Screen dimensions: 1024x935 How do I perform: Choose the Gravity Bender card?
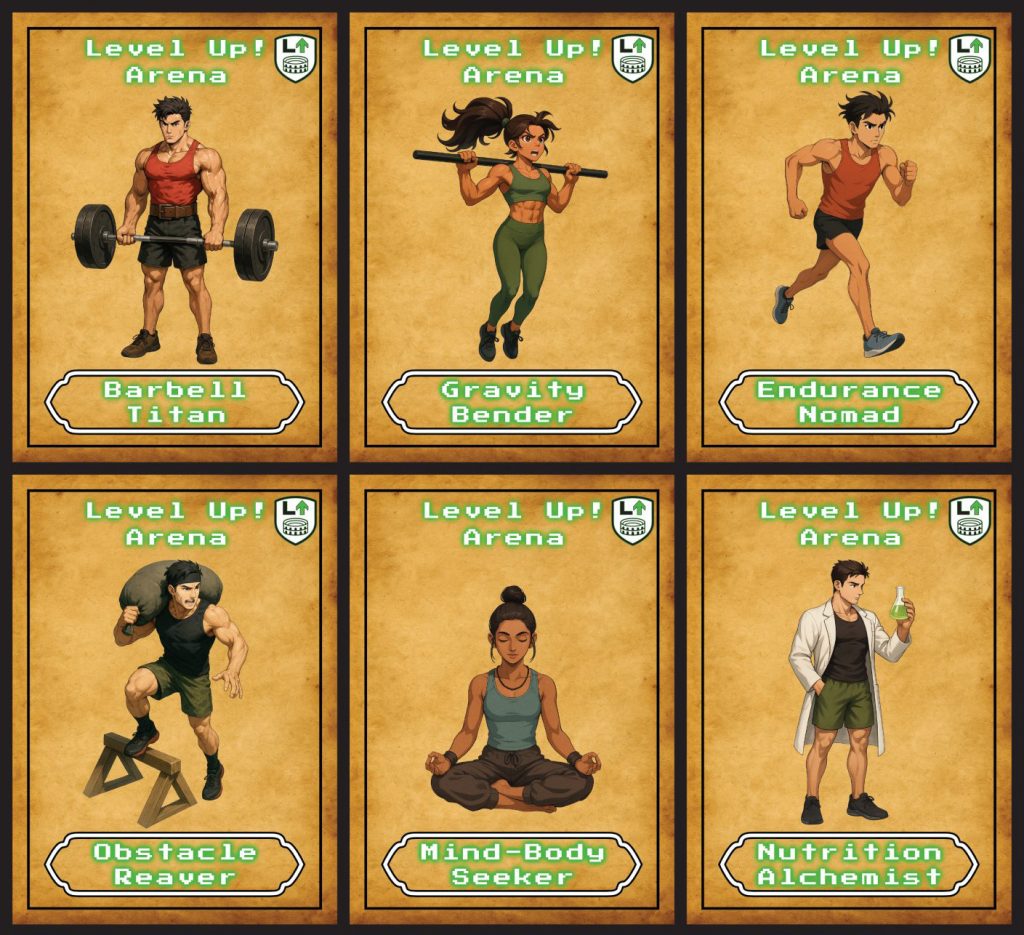pos(511,237)
